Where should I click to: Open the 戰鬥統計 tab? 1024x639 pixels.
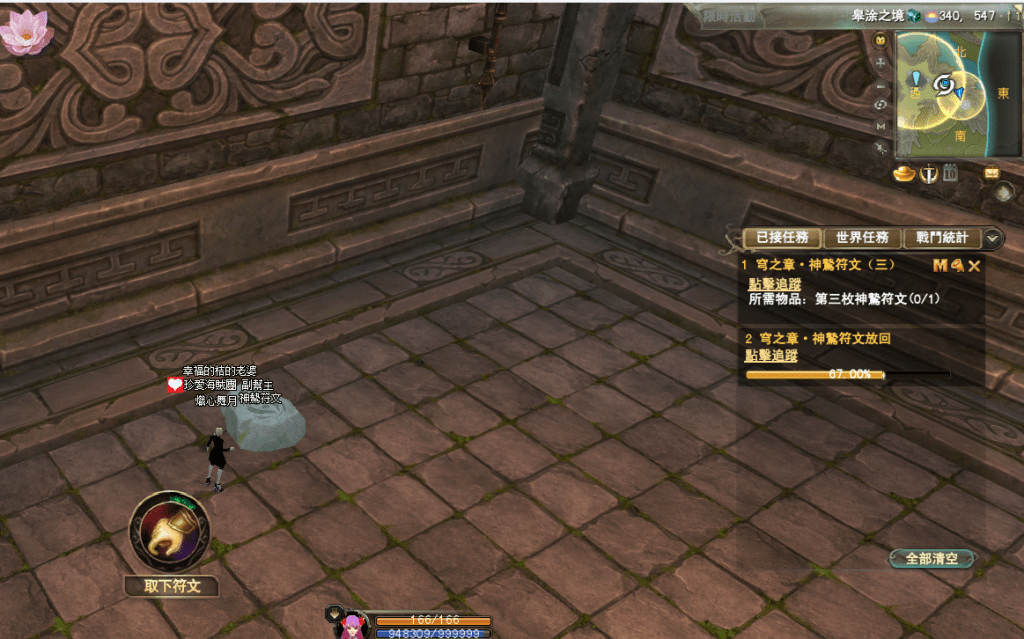(x=942, y=238)
